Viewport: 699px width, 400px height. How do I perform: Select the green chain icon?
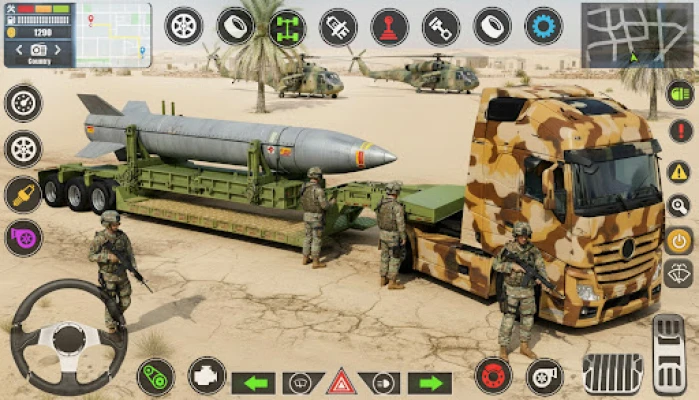(156, 377)
